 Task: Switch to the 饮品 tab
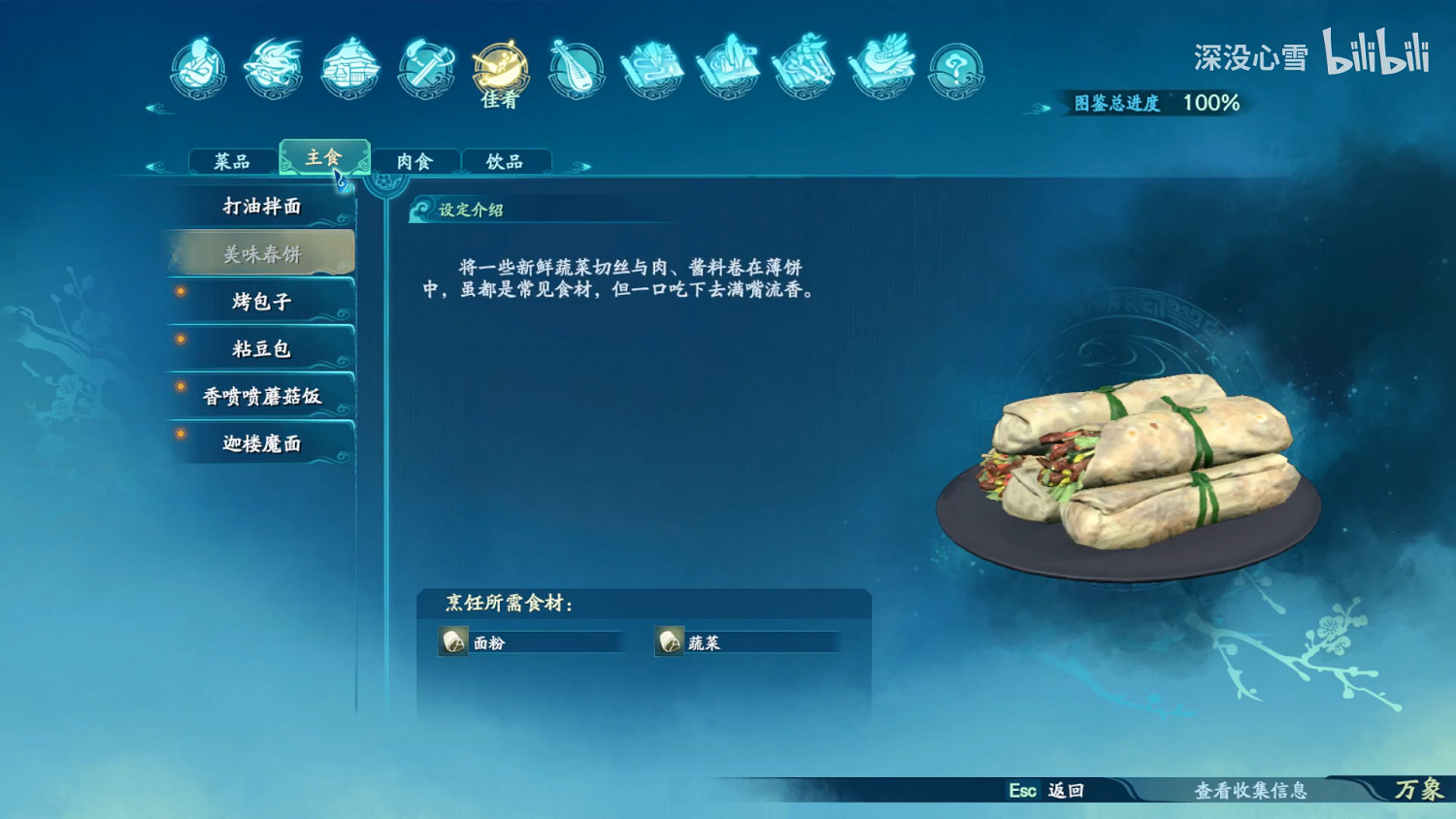coord(508,161)
